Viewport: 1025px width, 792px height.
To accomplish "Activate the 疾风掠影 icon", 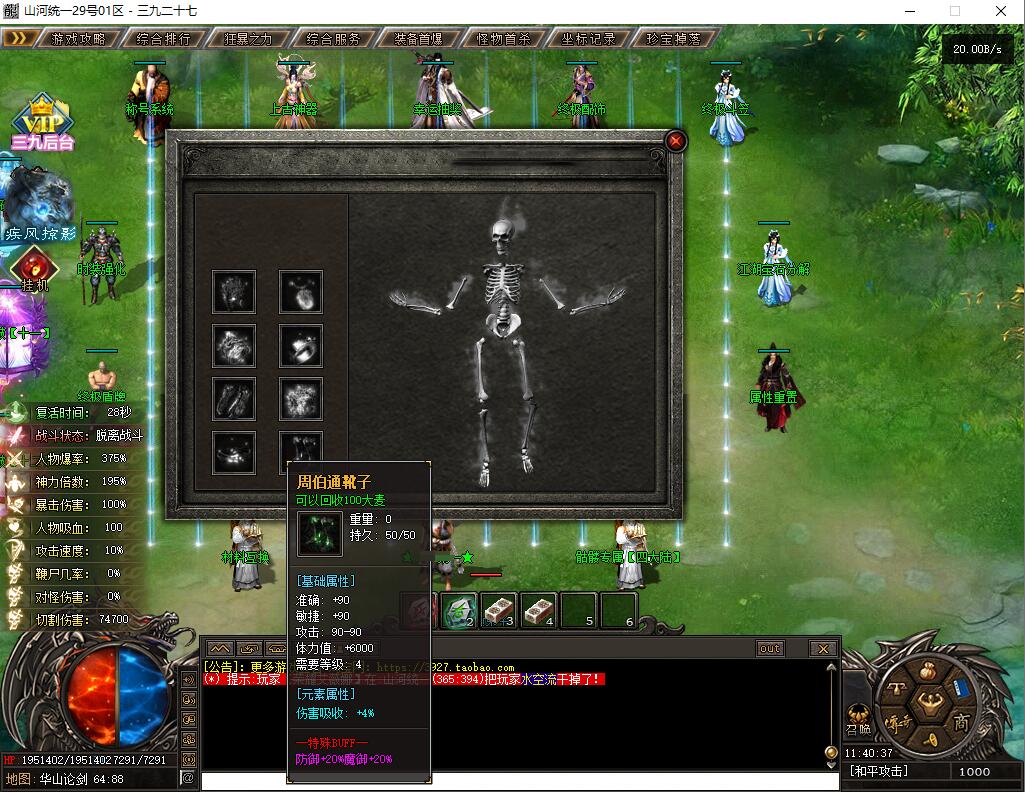I will [40, 204].
